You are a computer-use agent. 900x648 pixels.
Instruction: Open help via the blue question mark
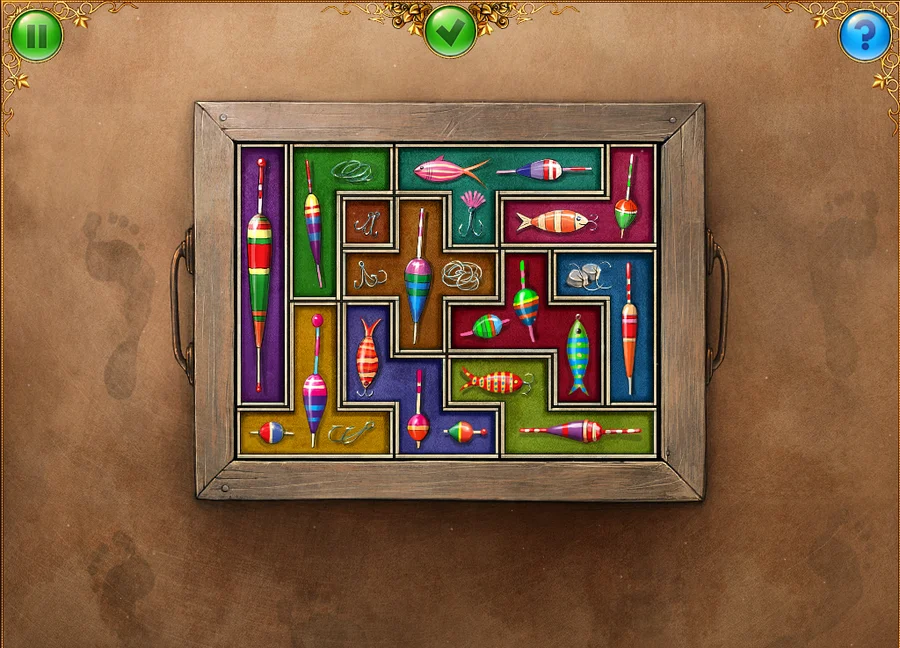pos(864,36)
